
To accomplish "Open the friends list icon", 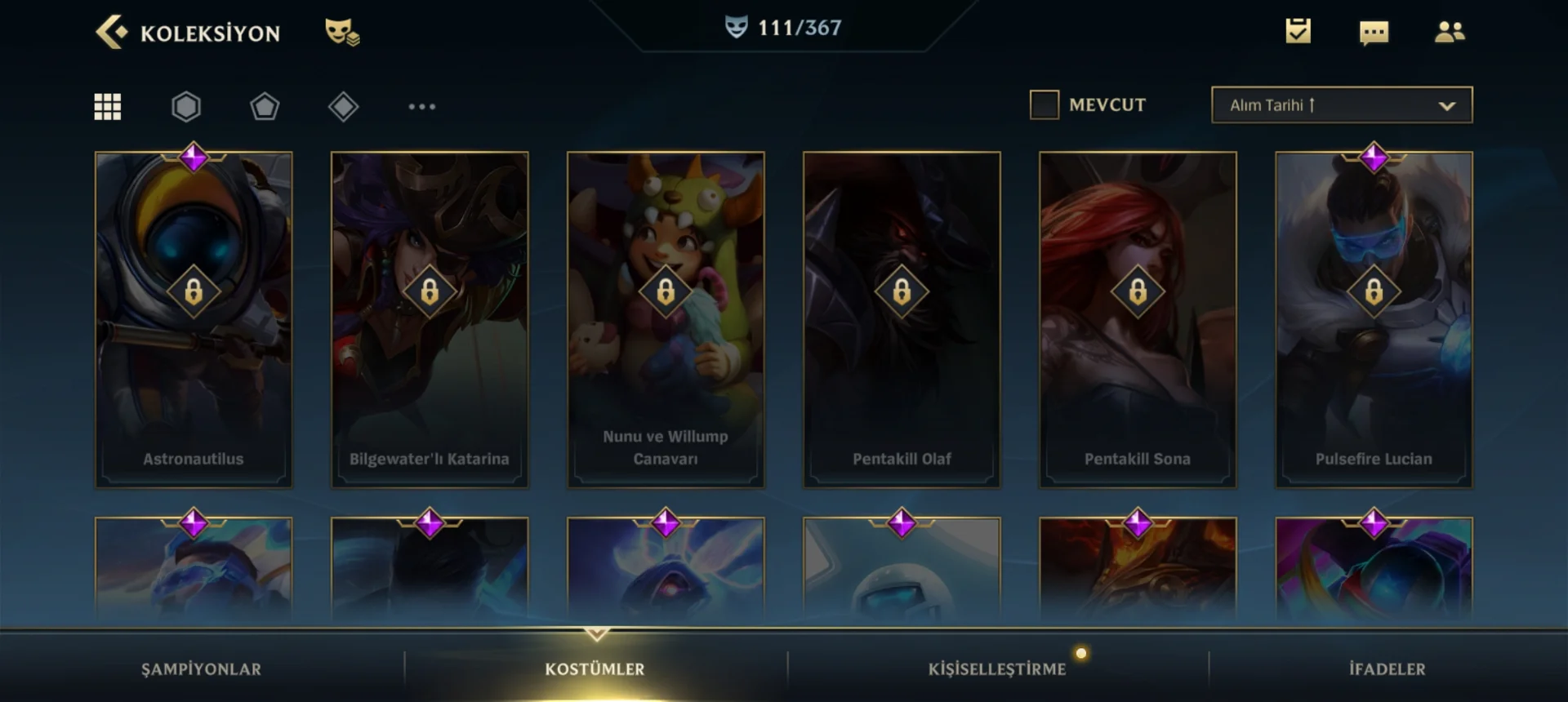I will [x=1450, y=32].
